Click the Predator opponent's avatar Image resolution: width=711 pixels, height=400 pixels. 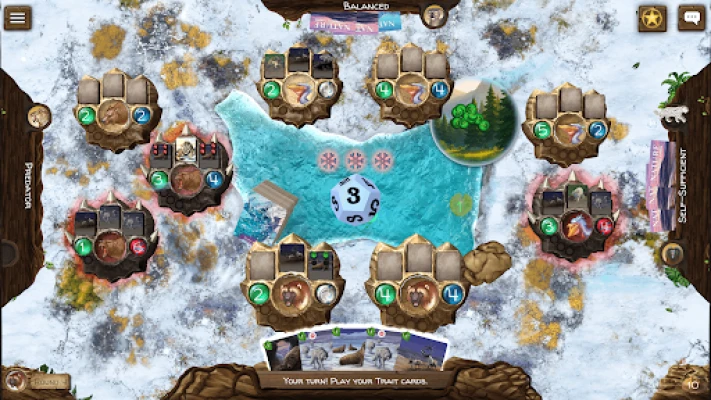(x=39, y=116)
